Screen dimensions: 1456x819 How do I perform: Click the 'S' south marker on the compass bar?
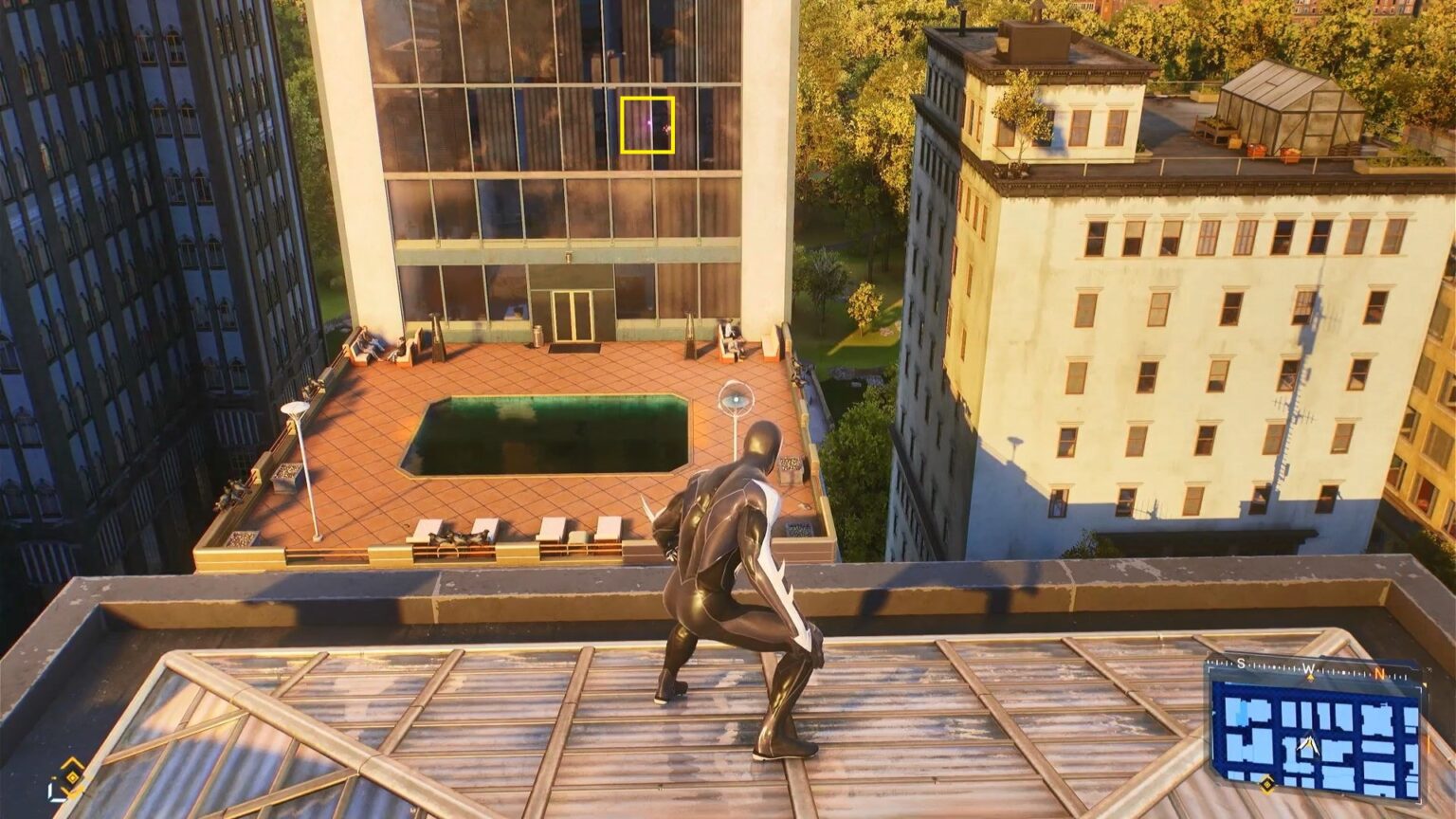pyautogui.click(x=1241, y=664)
